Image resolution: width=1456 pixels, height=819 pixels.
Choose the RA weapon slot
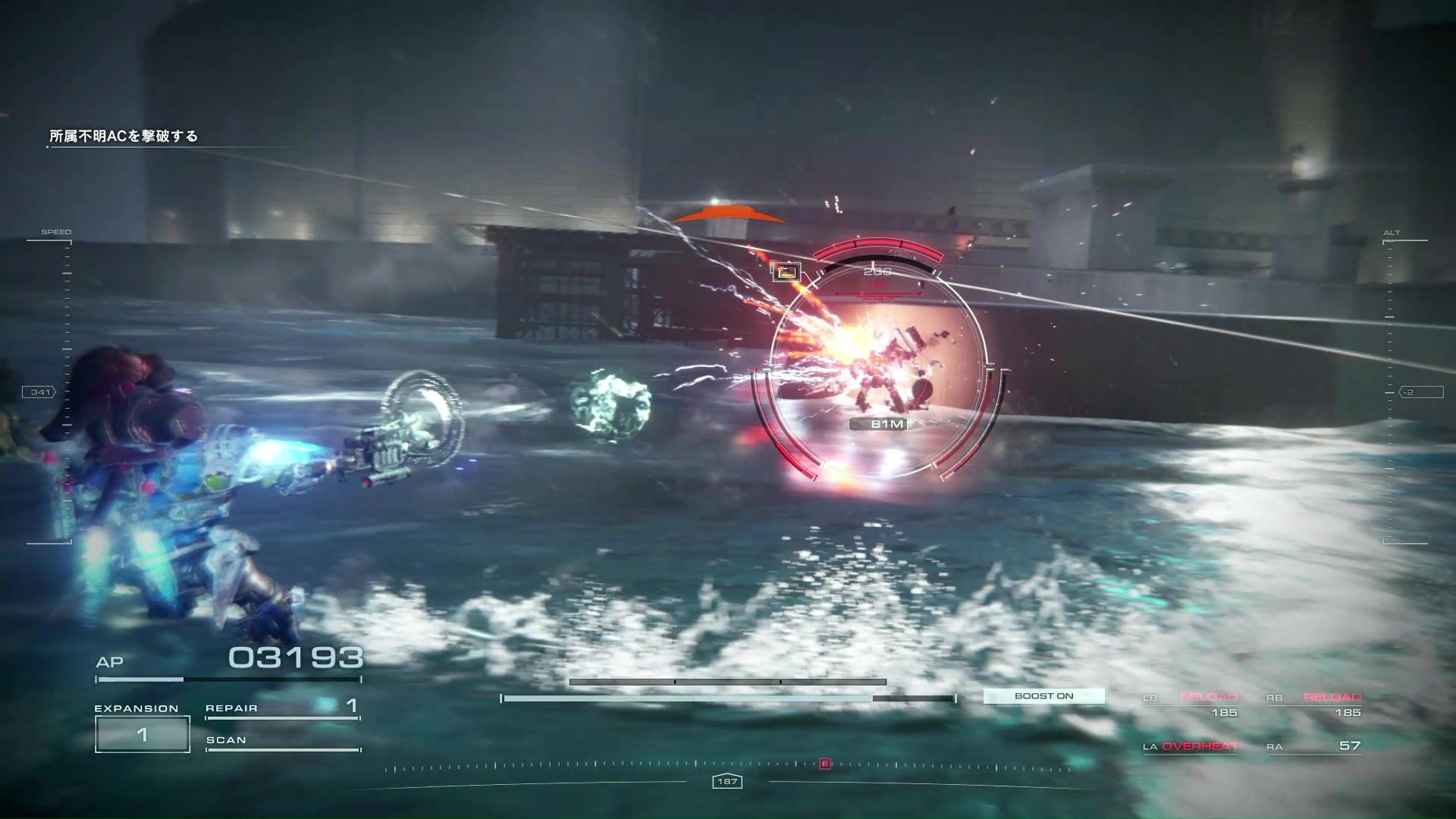1314,746
